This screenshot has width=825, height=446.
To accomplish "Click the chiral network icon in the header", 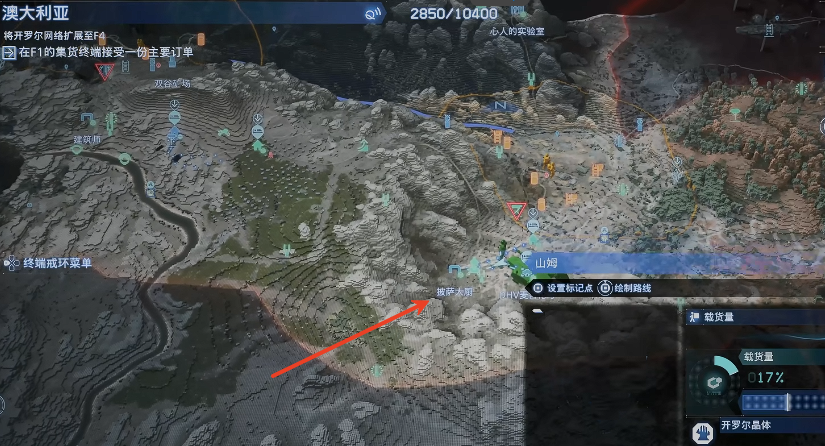I will [373, 13].
